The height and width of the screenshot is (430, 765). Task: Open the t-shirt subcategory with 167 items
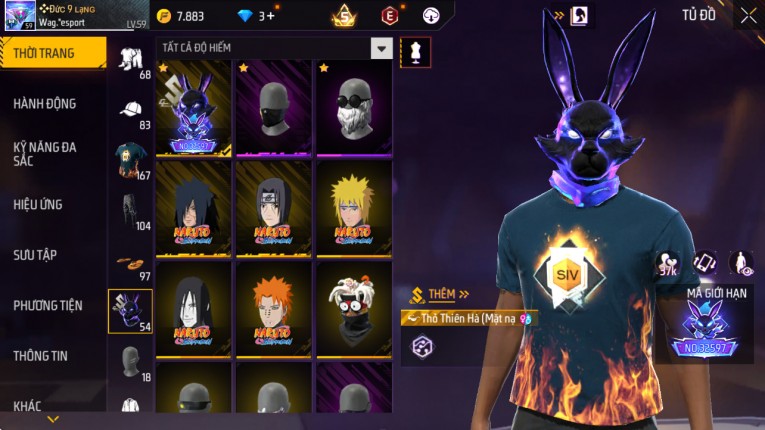(131, 162)
